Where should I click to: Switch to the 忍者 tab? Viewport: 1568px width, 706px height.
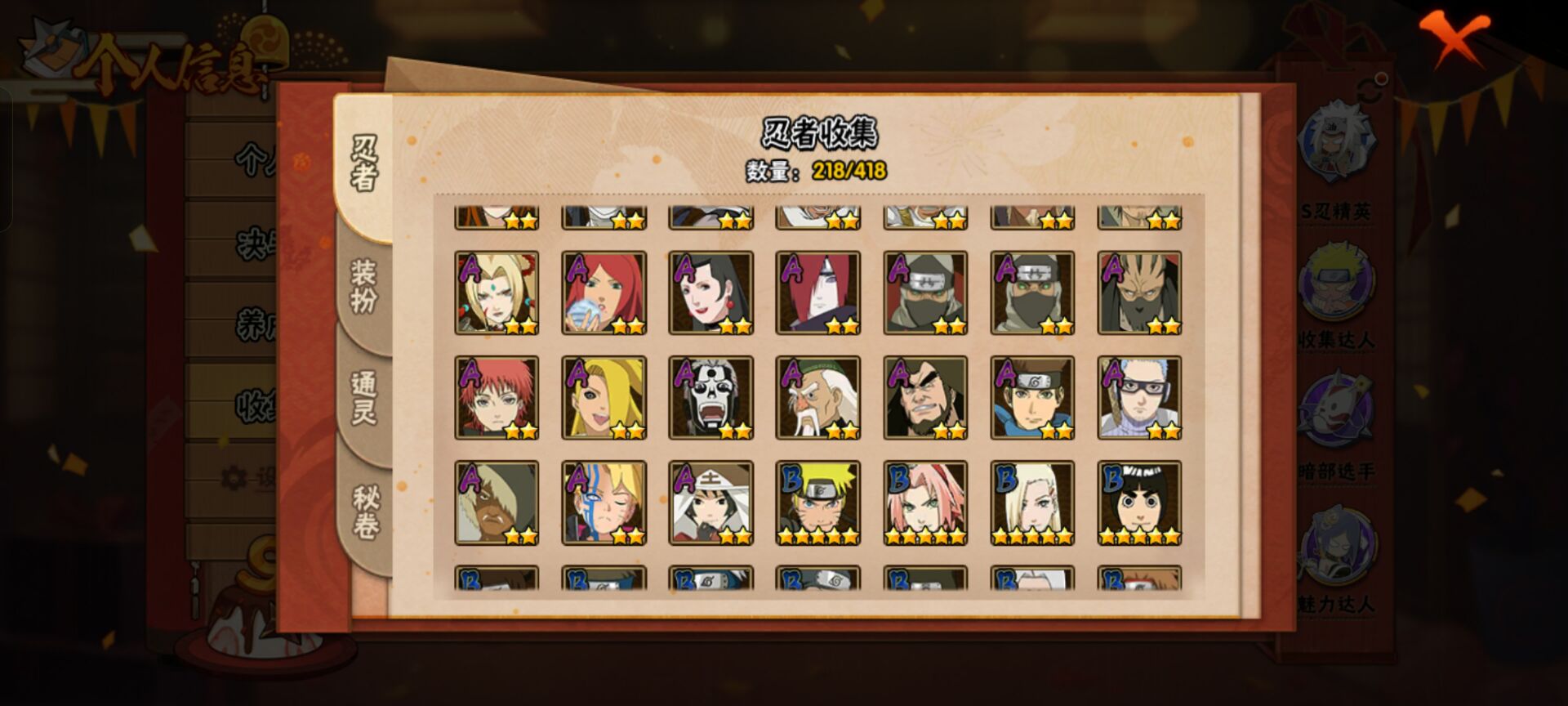coord(364,164)
